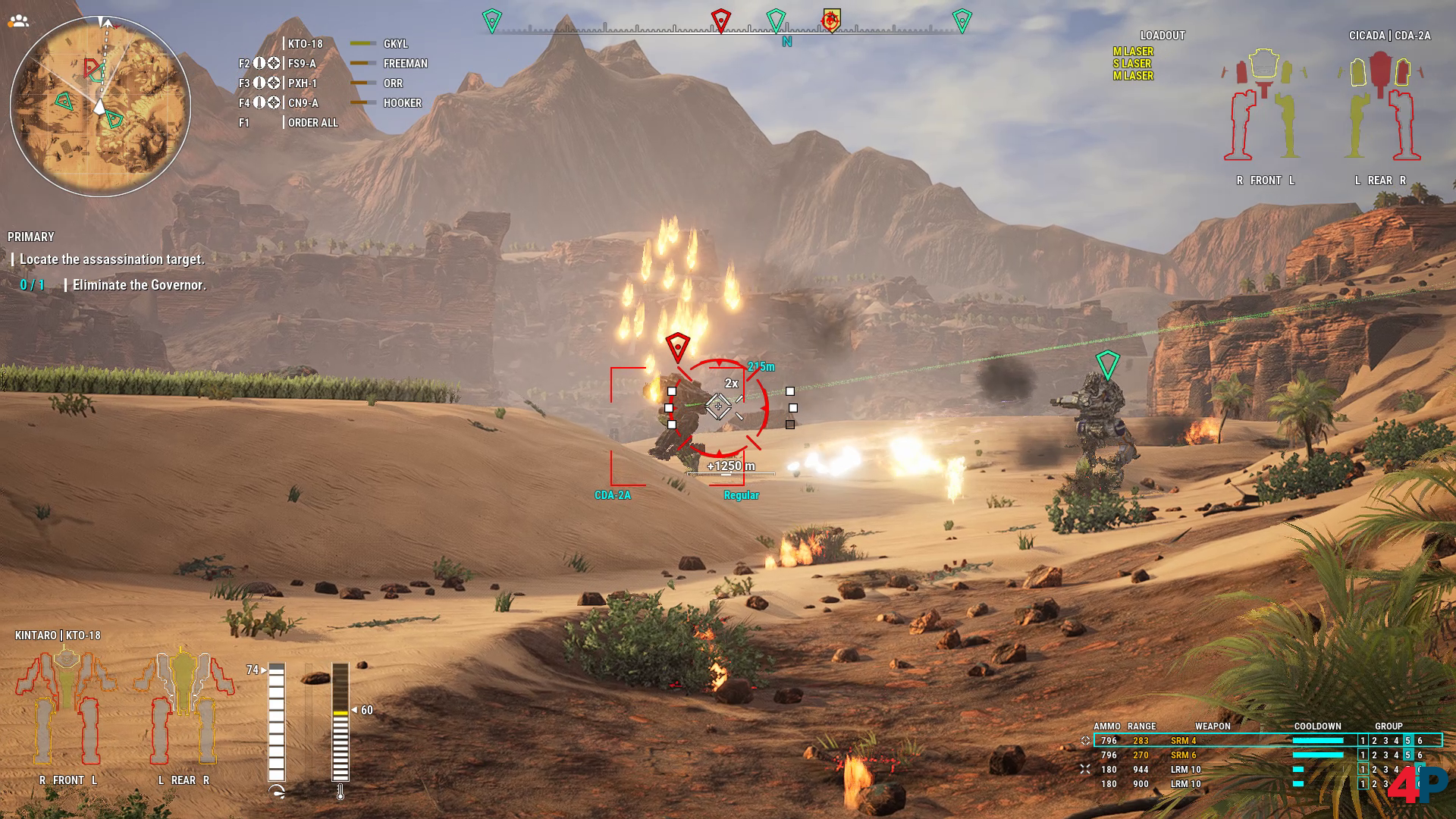Click the Locate the assassination target objective

point(111,259)
